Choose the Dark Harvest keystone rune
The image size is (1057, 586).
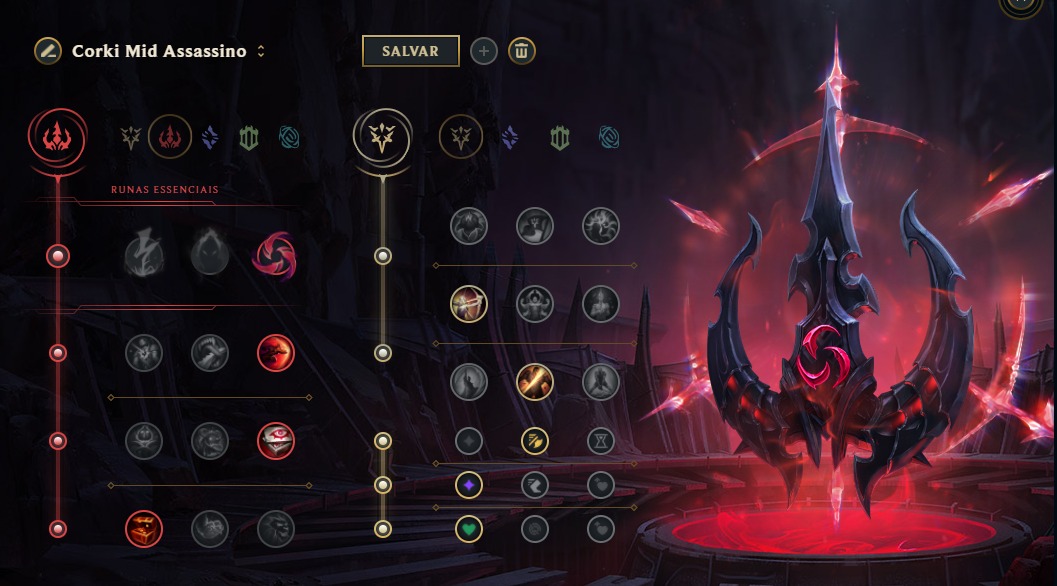209,255
